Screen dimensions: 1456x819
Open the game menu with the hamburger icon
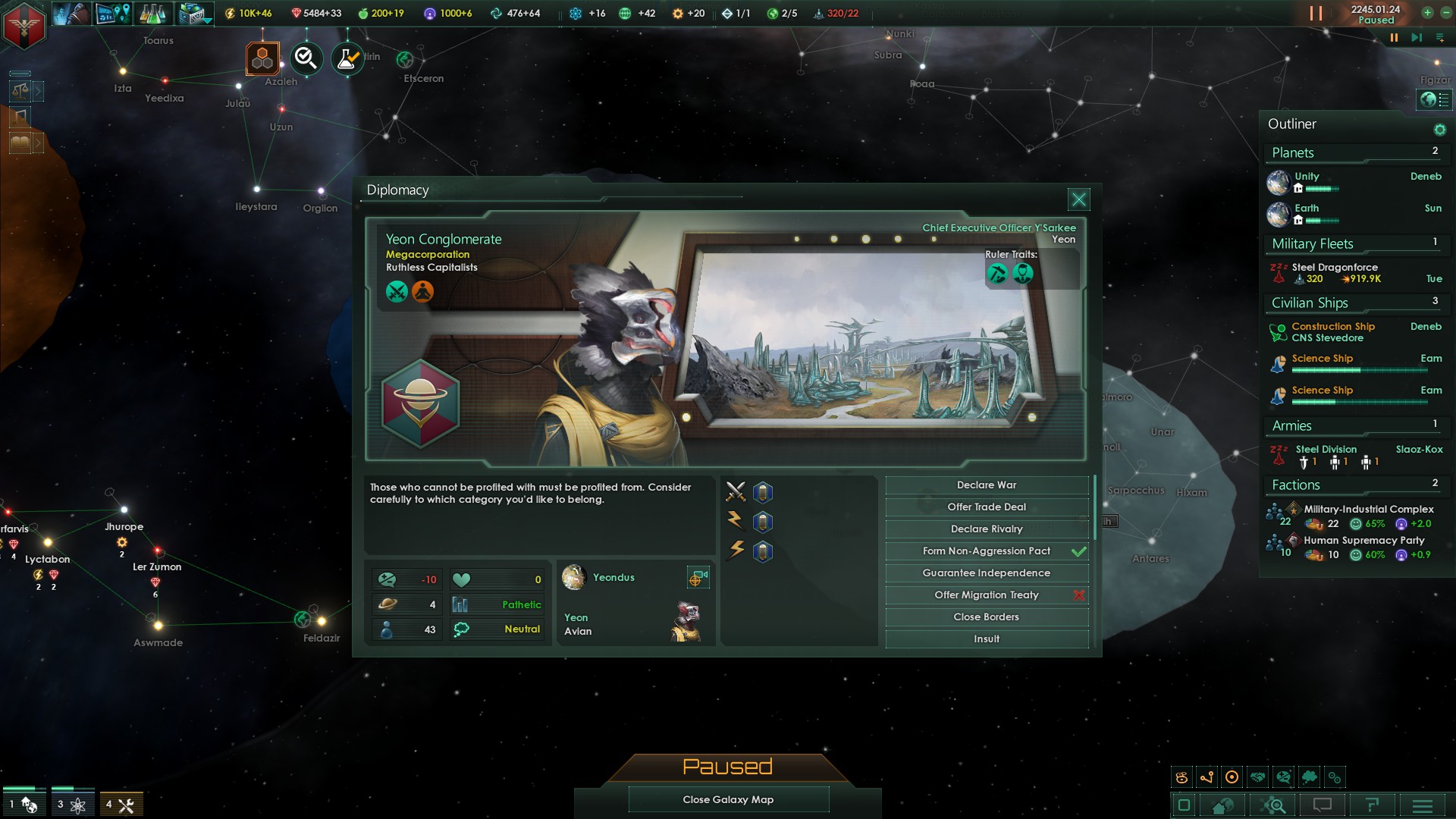tap(1421, 806)
